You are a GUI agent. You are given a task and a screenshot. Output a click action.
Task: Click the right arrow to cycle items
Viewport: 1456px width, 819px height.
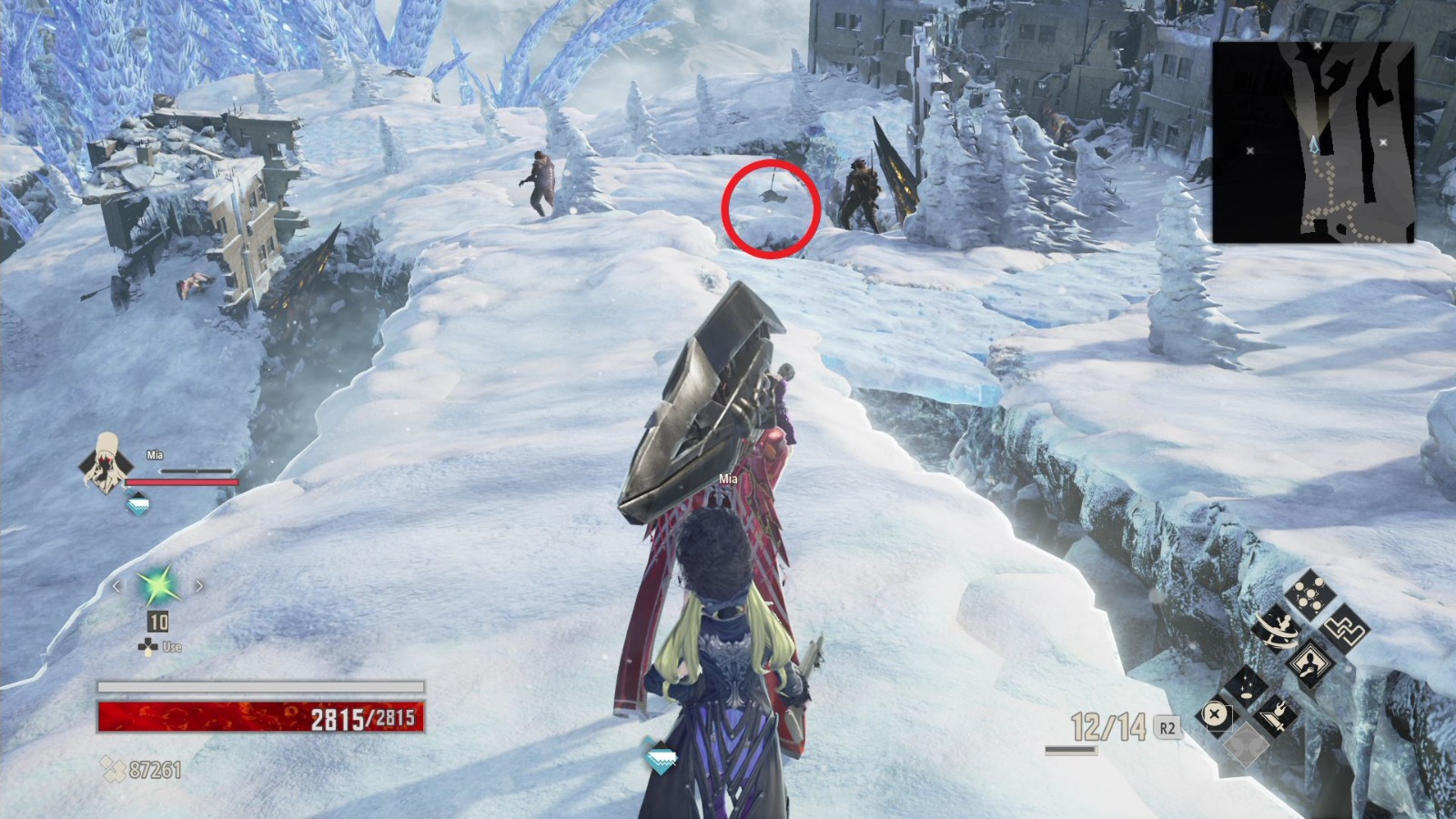(x=199, y=585)
